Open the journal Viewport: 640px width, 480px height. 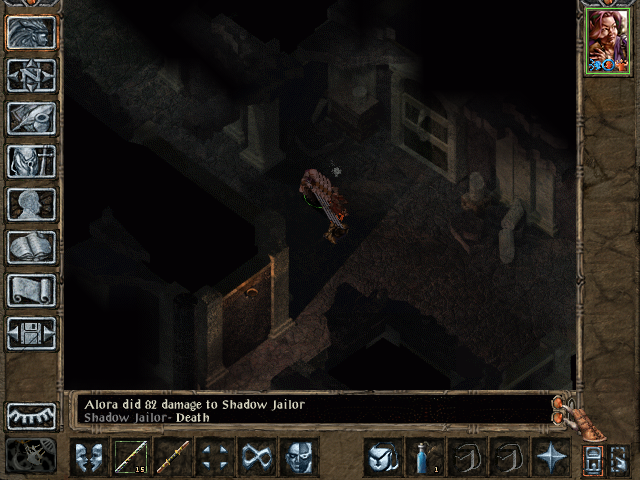(32, 118)
